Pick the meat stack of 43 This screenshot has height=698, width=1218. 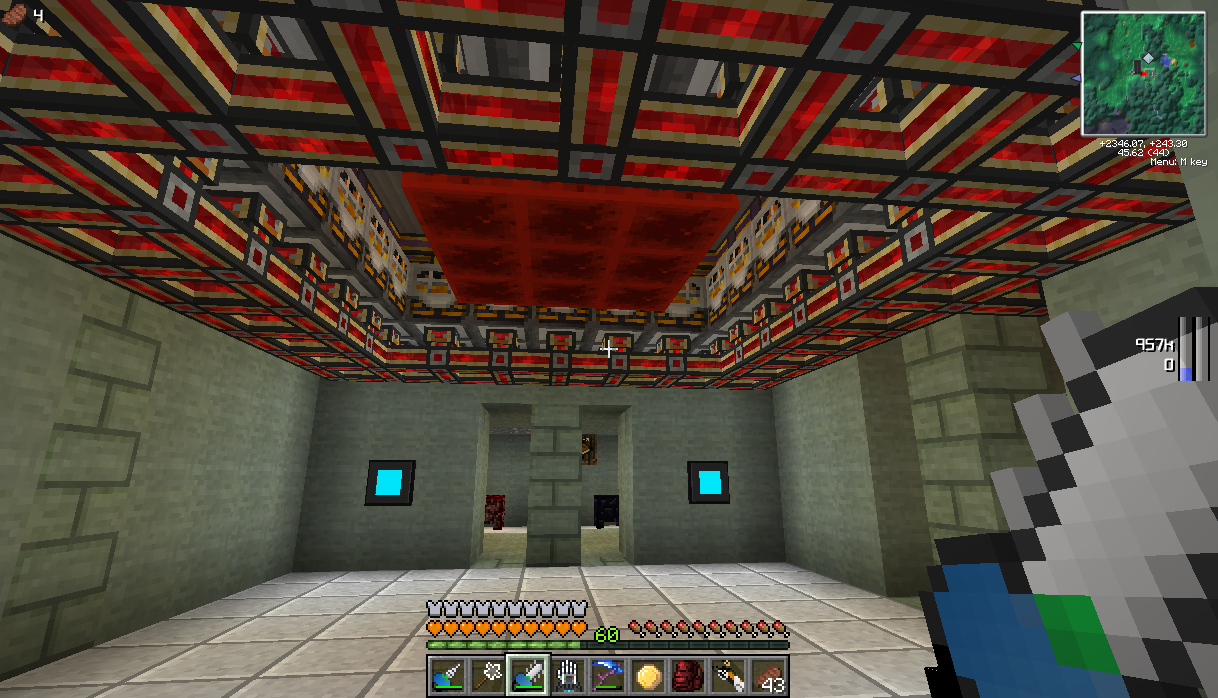coord(767,675)
